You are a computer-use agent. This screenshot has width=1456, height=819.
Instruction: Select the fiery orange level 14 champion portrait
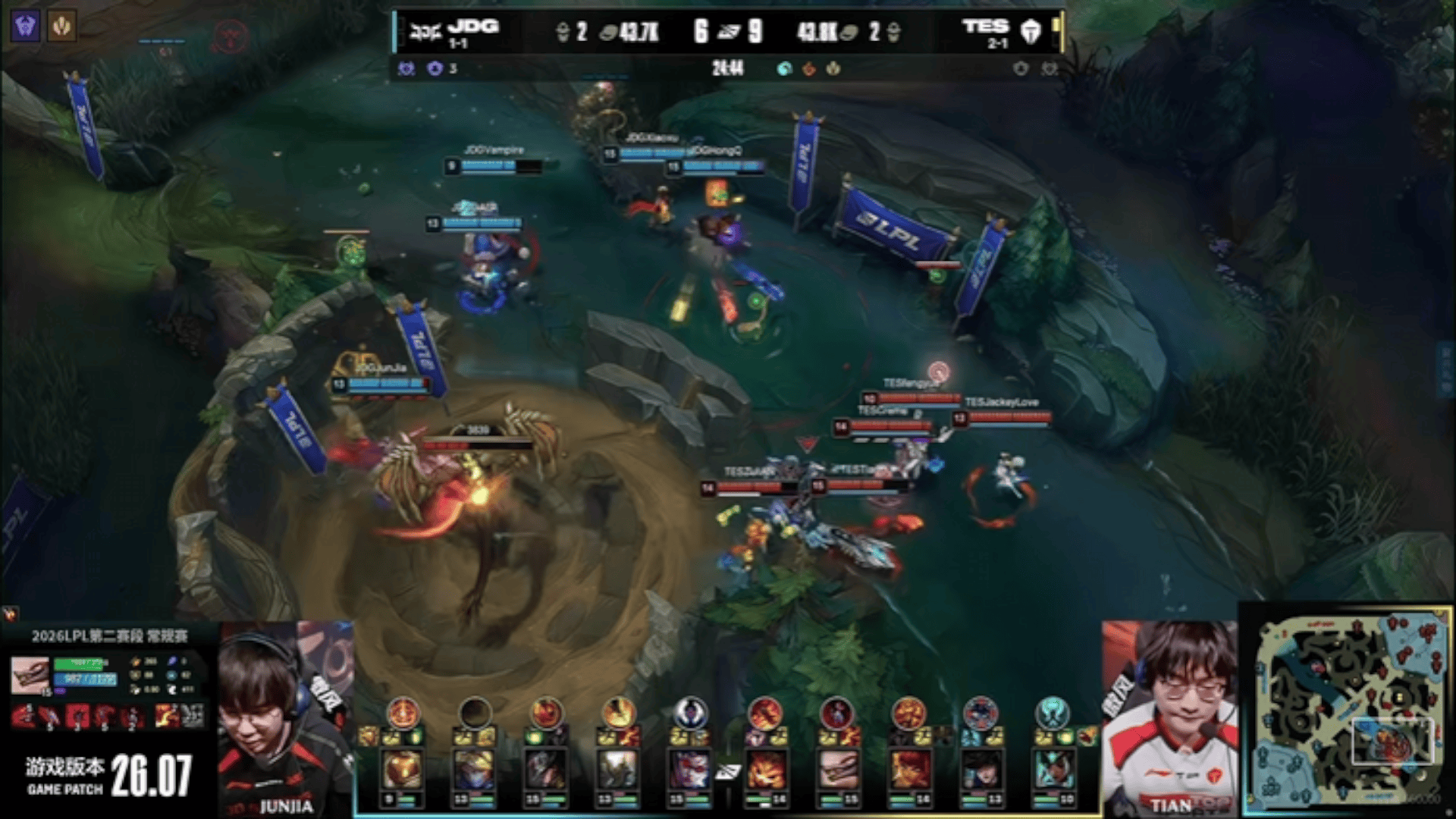tap(766, 771)
